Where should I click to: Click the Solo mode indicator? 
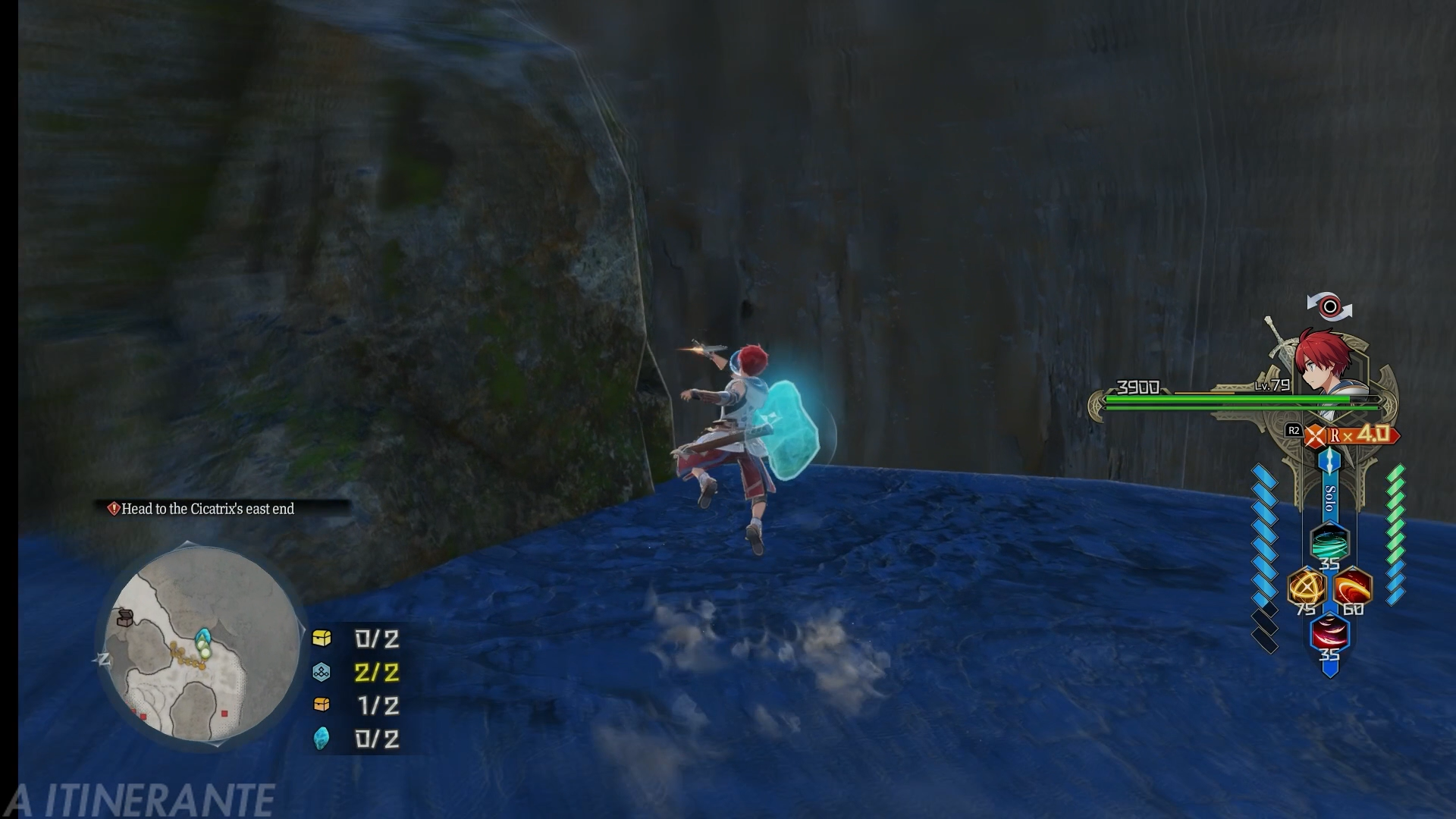point(1329,497)
